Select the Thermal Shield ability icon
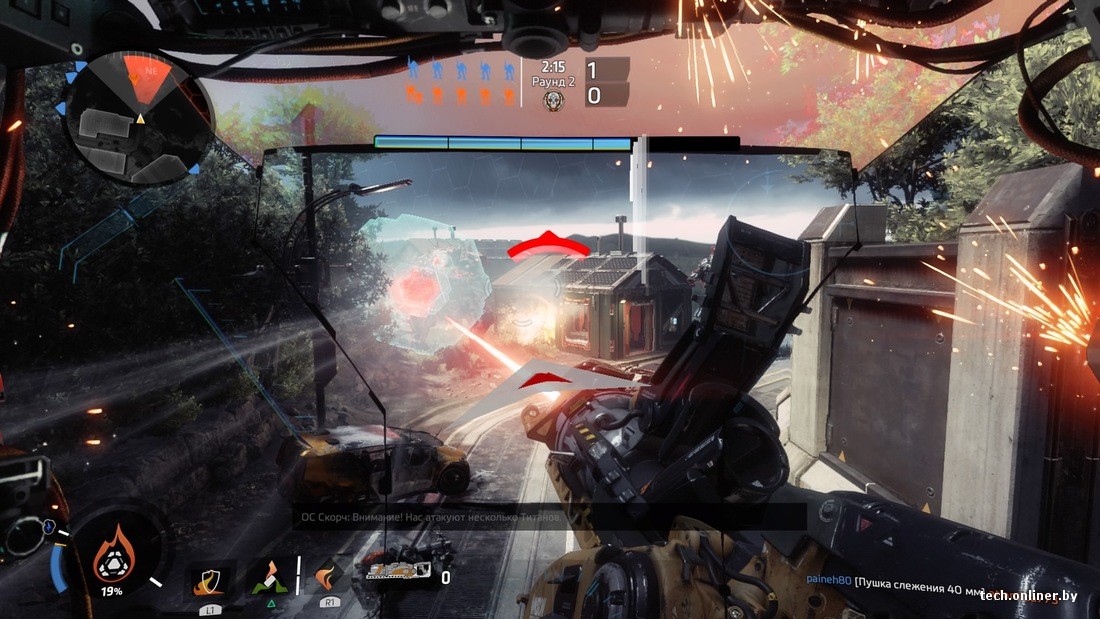Image resolution: width=1100 pixels, height=619 pixels. [x=212, y=578]
